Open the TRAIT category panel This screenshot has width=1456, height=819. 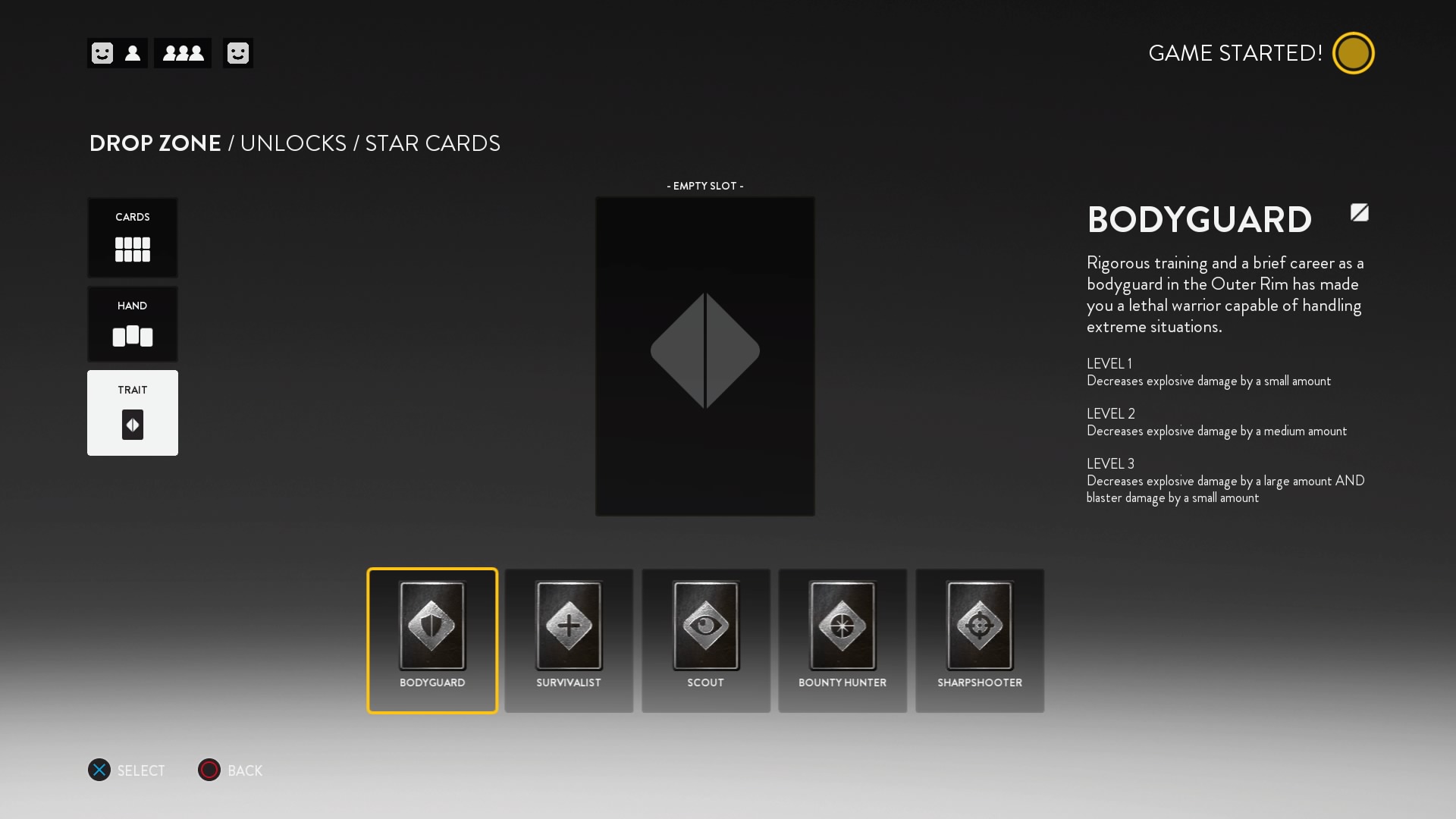coord(133,413)
